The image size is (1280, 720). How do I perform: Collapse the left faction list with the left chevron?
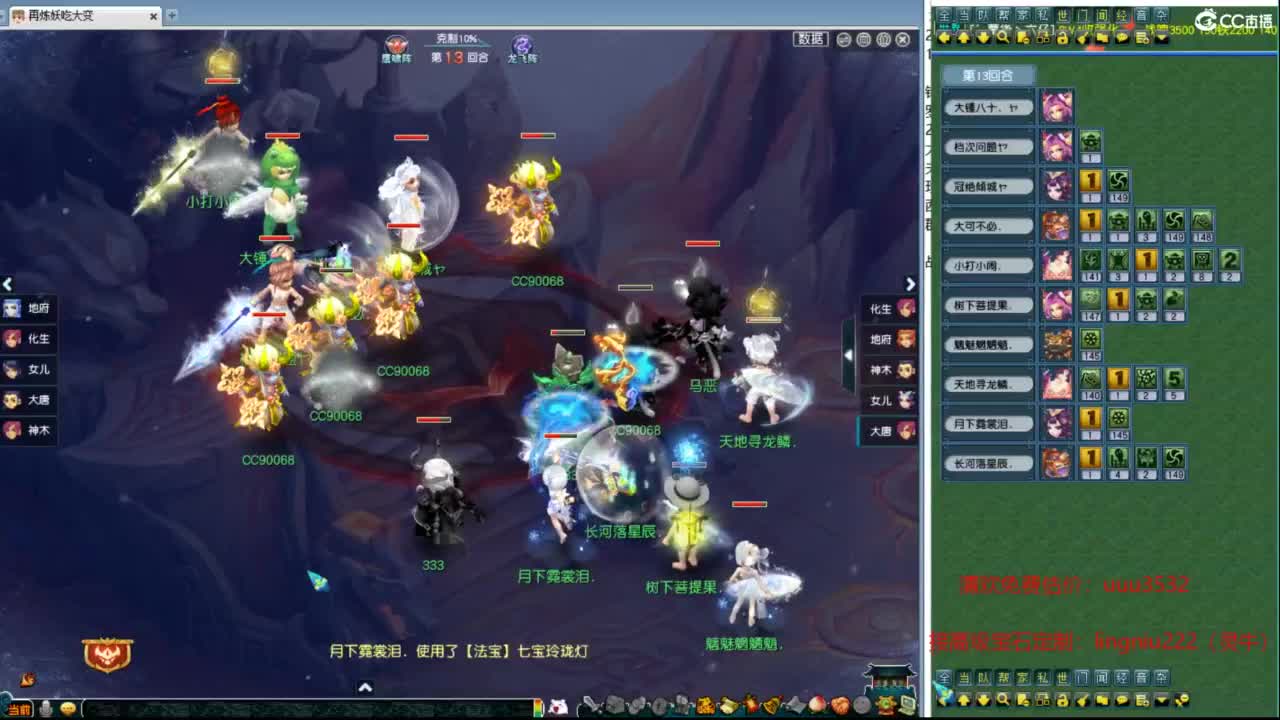8,284
